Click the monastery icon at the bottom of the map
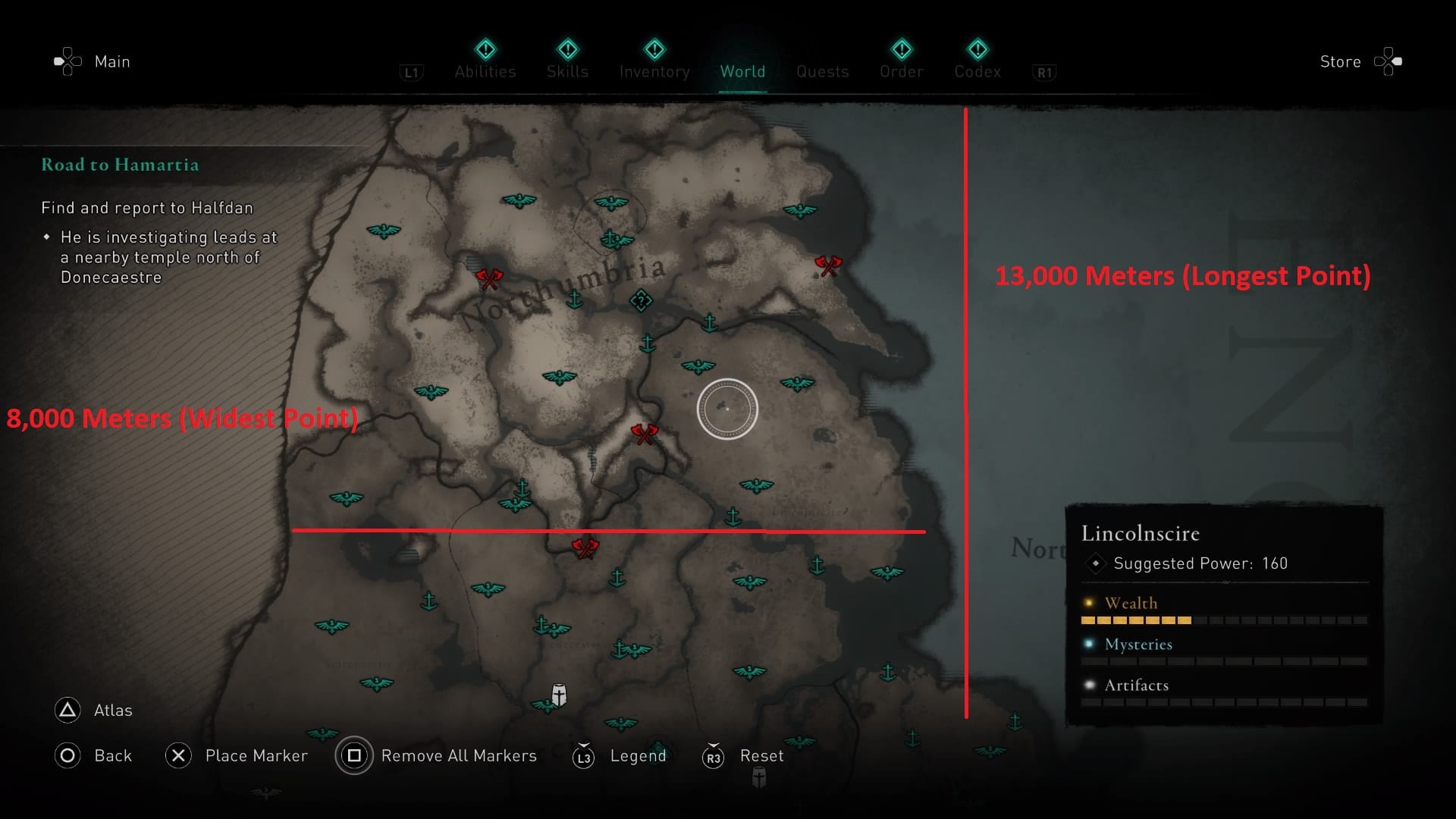The width and height of the screenshot is (1456, 819). point(559,694)
